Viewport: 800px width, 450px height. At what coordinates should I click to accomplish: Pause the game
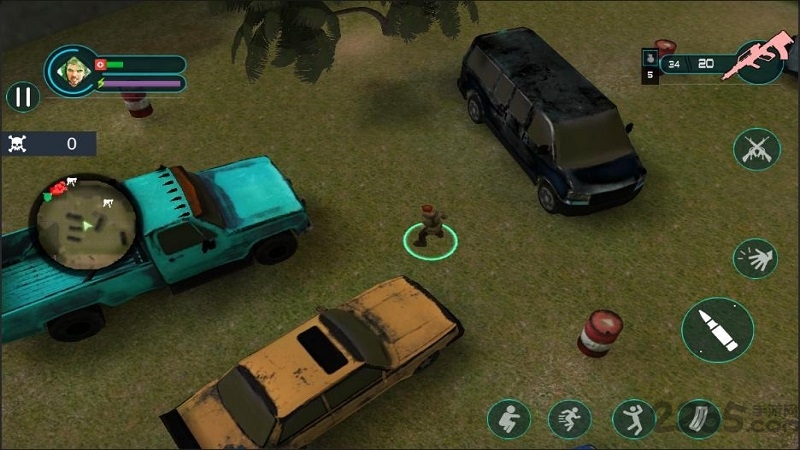tap(22, 97)
